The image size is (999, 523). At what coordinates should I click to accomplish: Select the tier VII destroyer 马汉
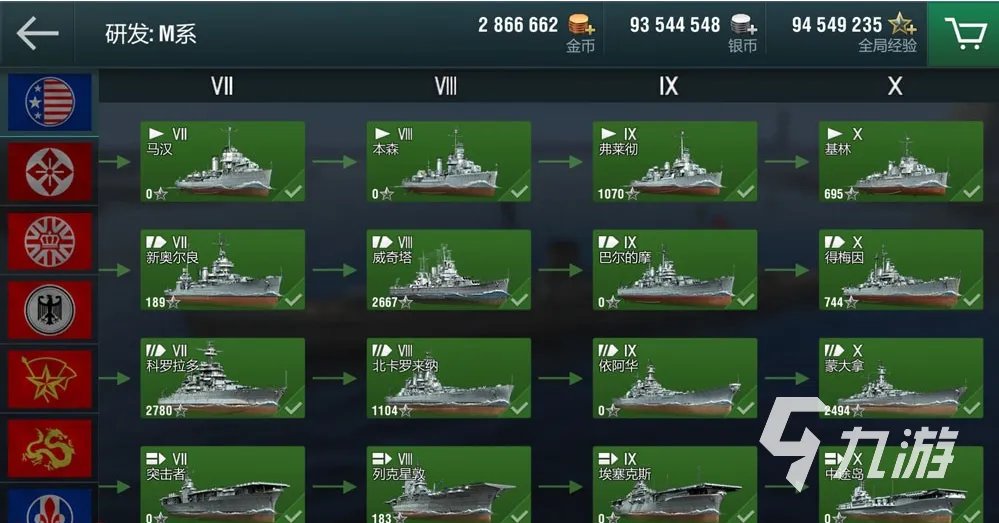click(x=222, y=162)
